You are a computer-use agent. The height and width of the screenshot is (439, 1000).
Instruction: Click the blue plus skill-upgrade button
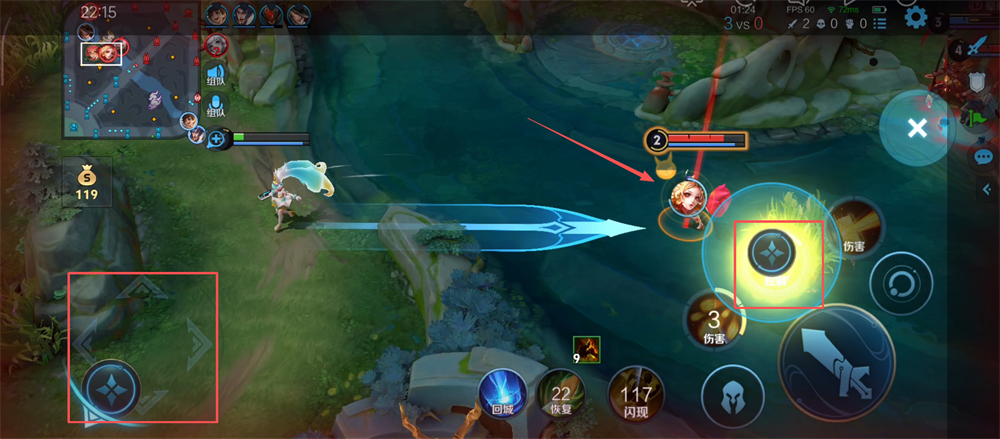point(216,139)
